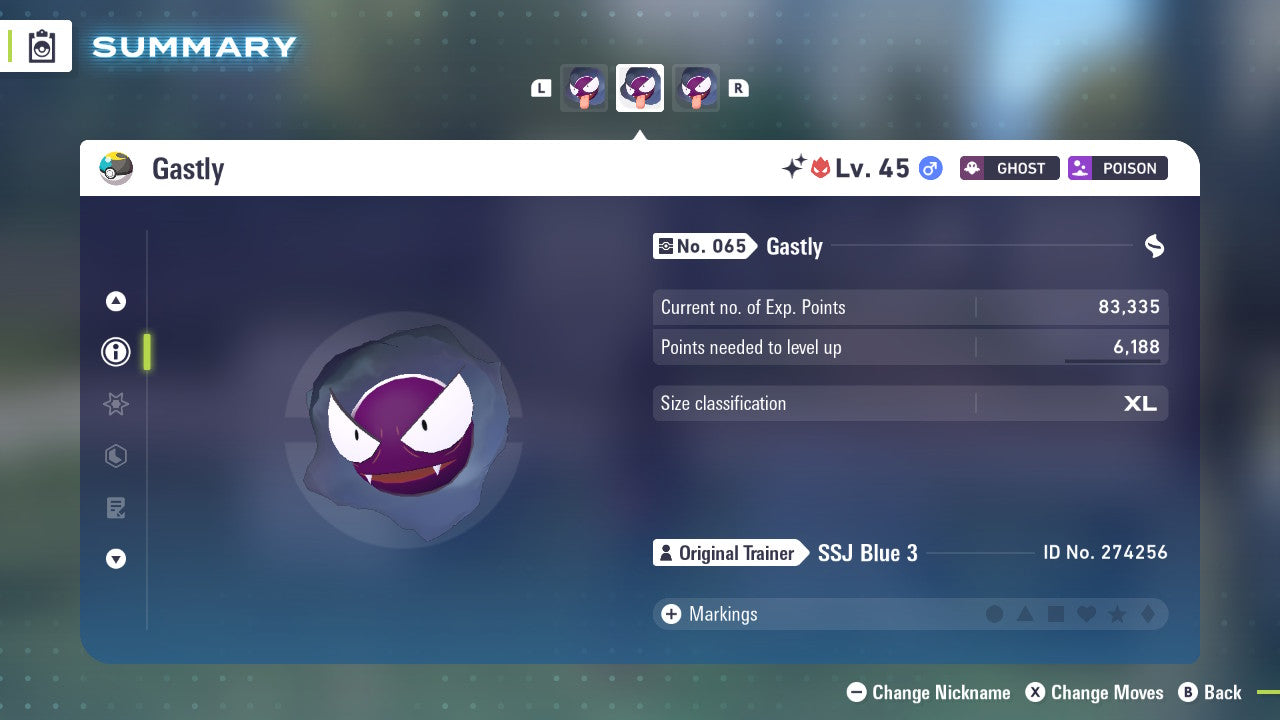
Task: Click the green level indicator bar near the sidebar
Action: click(147, 352)
